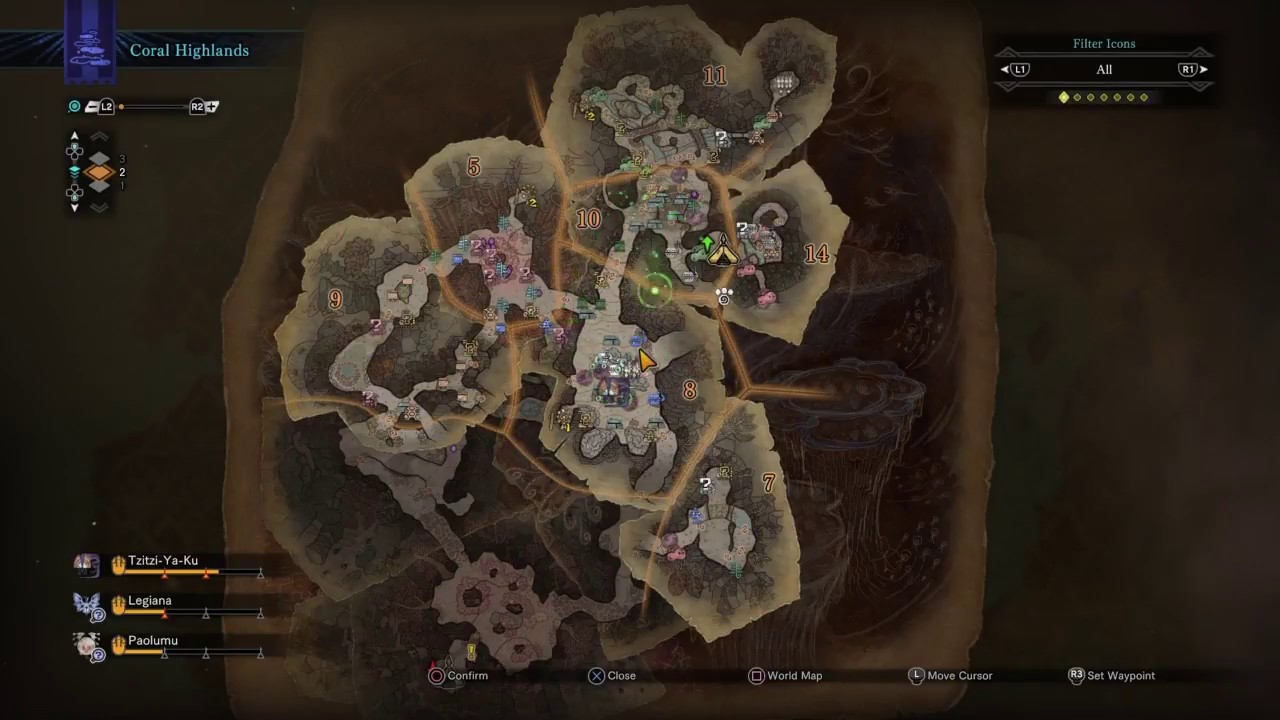Select Tzitzi-Ya-Ku in the monster list

coord(162,561)
